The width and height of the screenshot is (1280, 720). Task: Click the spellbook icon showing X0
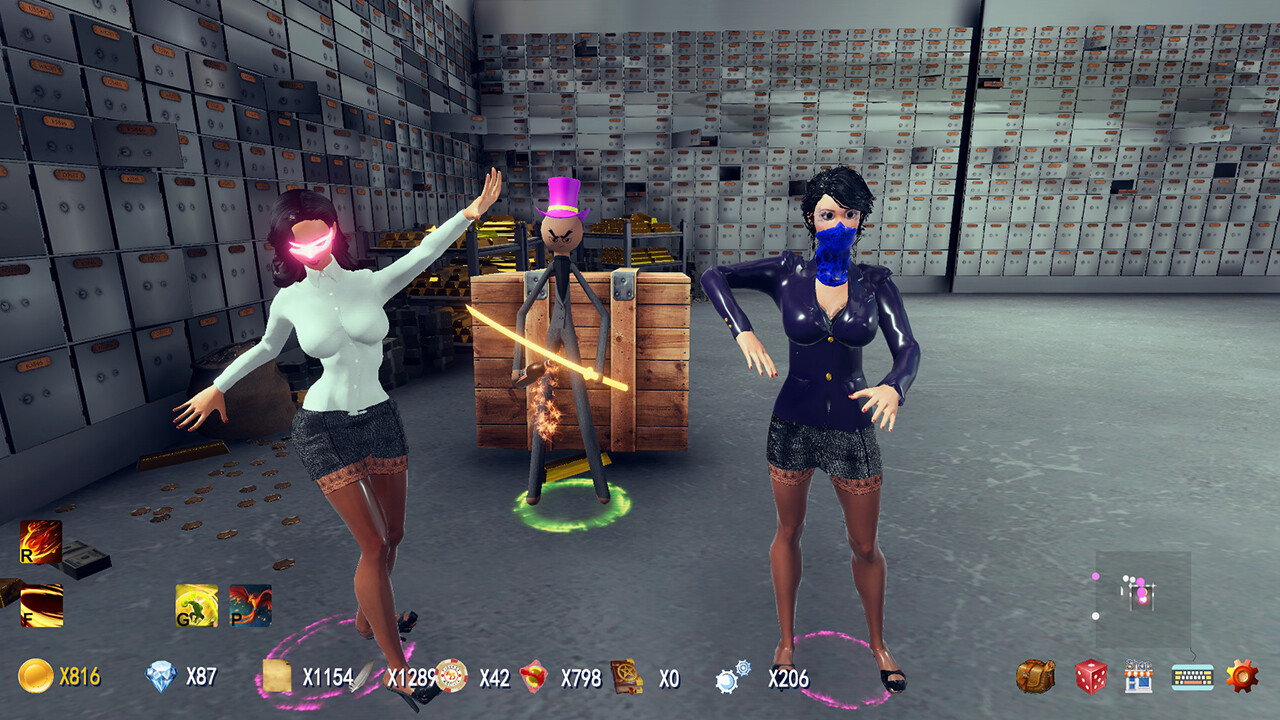[624, 677]
